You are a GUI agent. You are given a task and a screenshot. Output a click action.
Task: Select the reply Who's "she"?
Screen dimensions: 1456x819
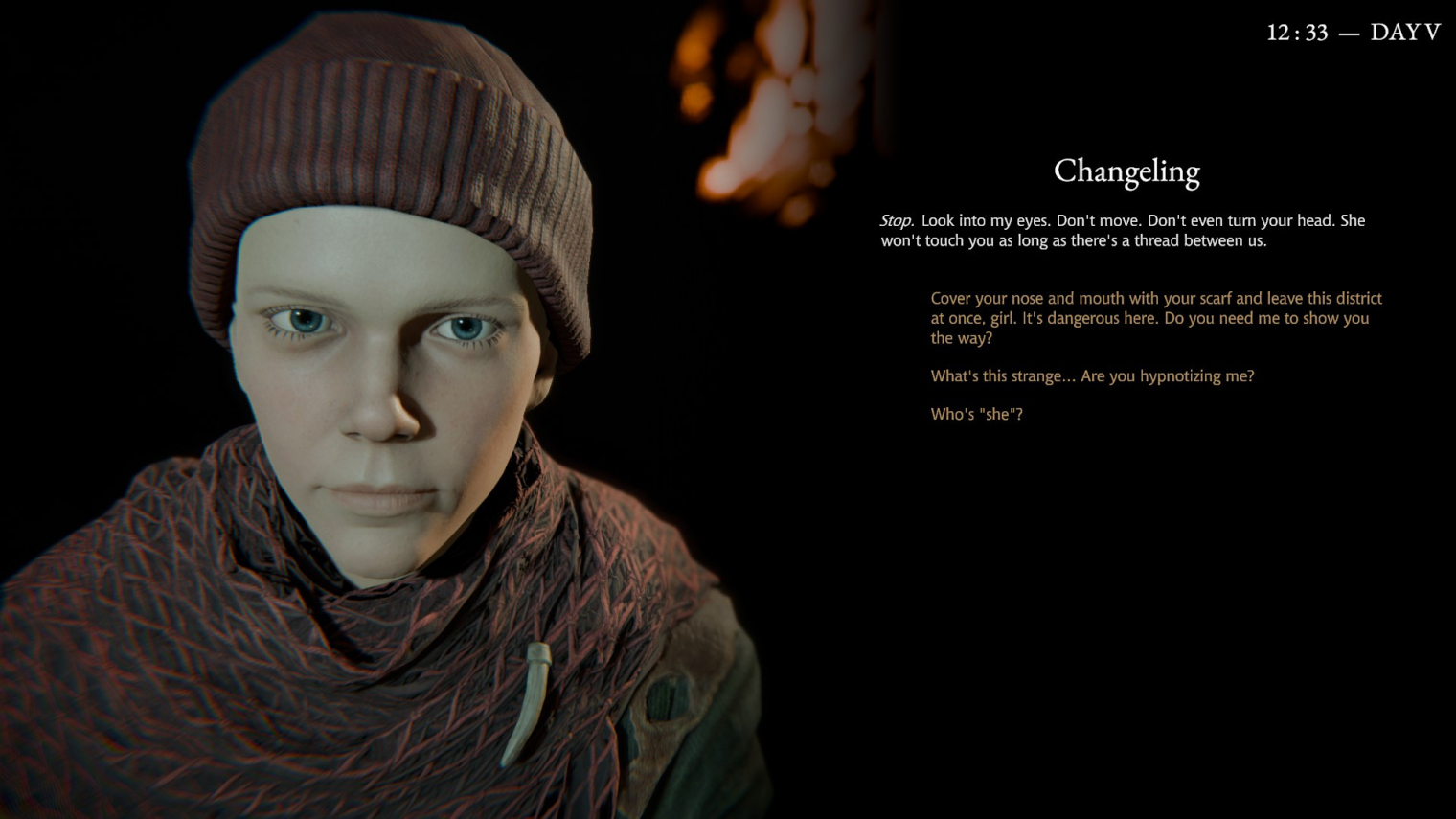[976, 415]
